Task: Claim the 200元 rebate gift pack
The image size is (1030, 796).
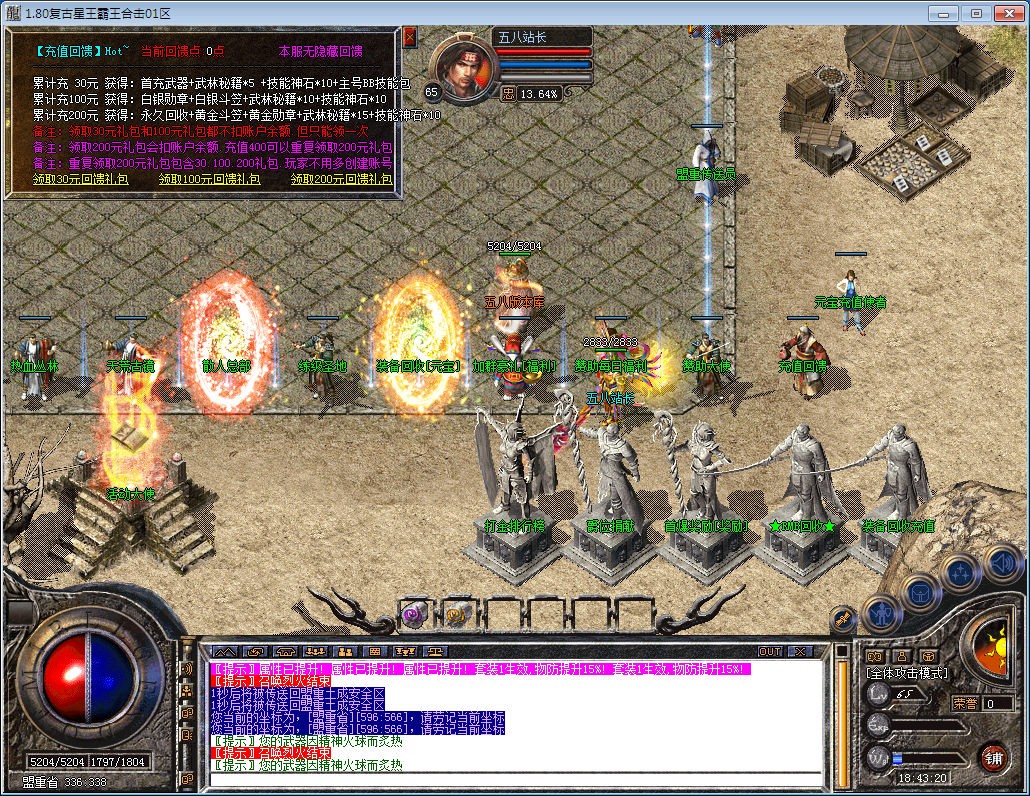Action: [x=342, y=179]
